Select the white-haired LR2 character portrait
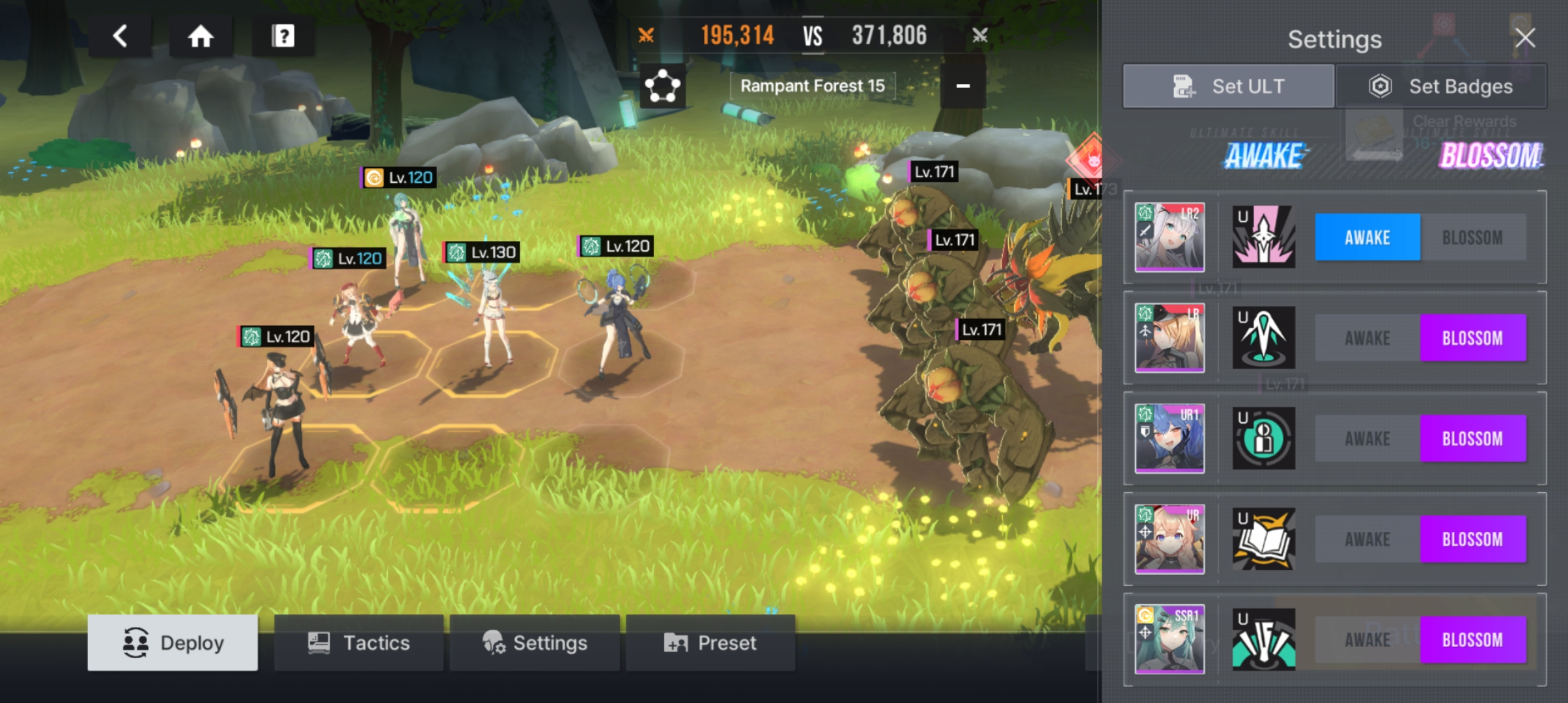Screen dimensions: 1568x703 (x=1169, y=237)
